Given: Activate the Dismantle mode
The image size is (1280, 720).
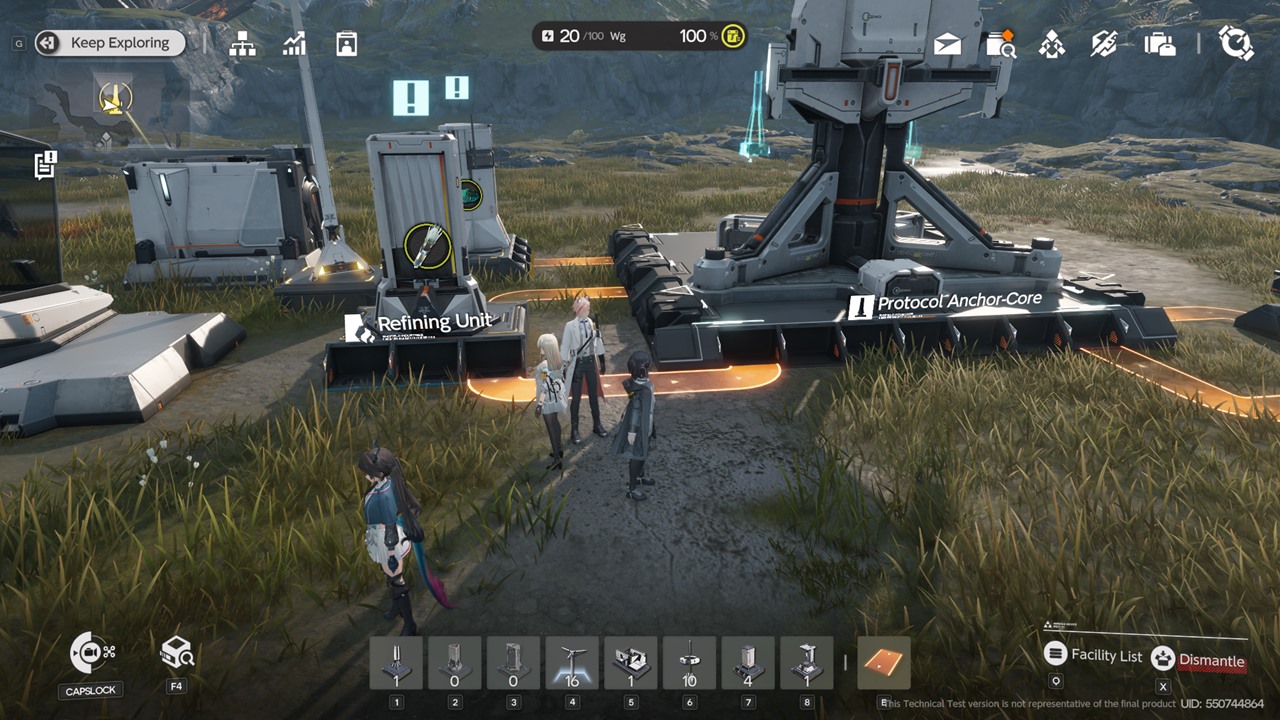Looking at the screenshot, I should pos(1199,659).
